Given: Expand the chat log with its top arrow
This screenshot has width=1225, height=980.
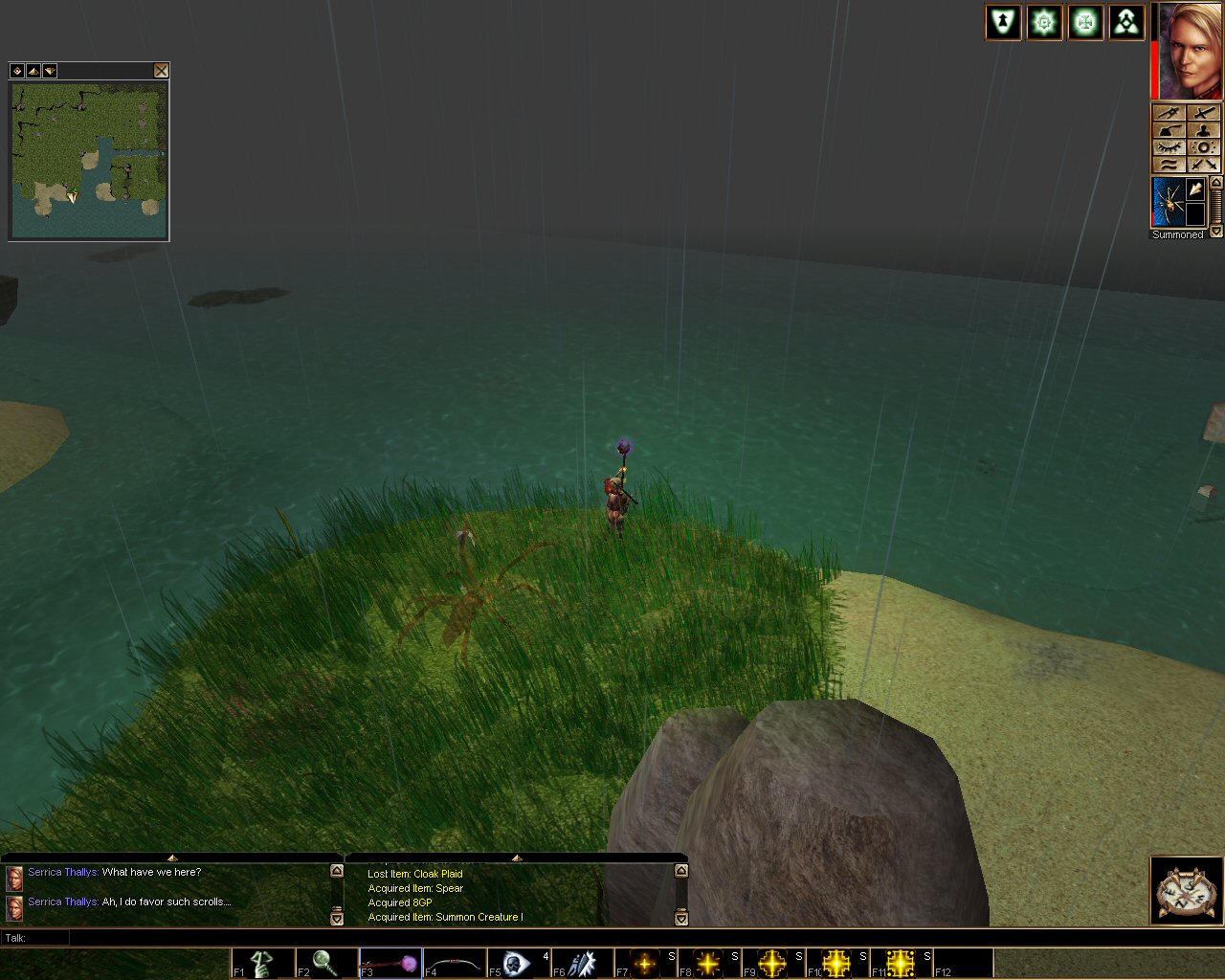Looking at the screenshot, I should tap(172, 857).
